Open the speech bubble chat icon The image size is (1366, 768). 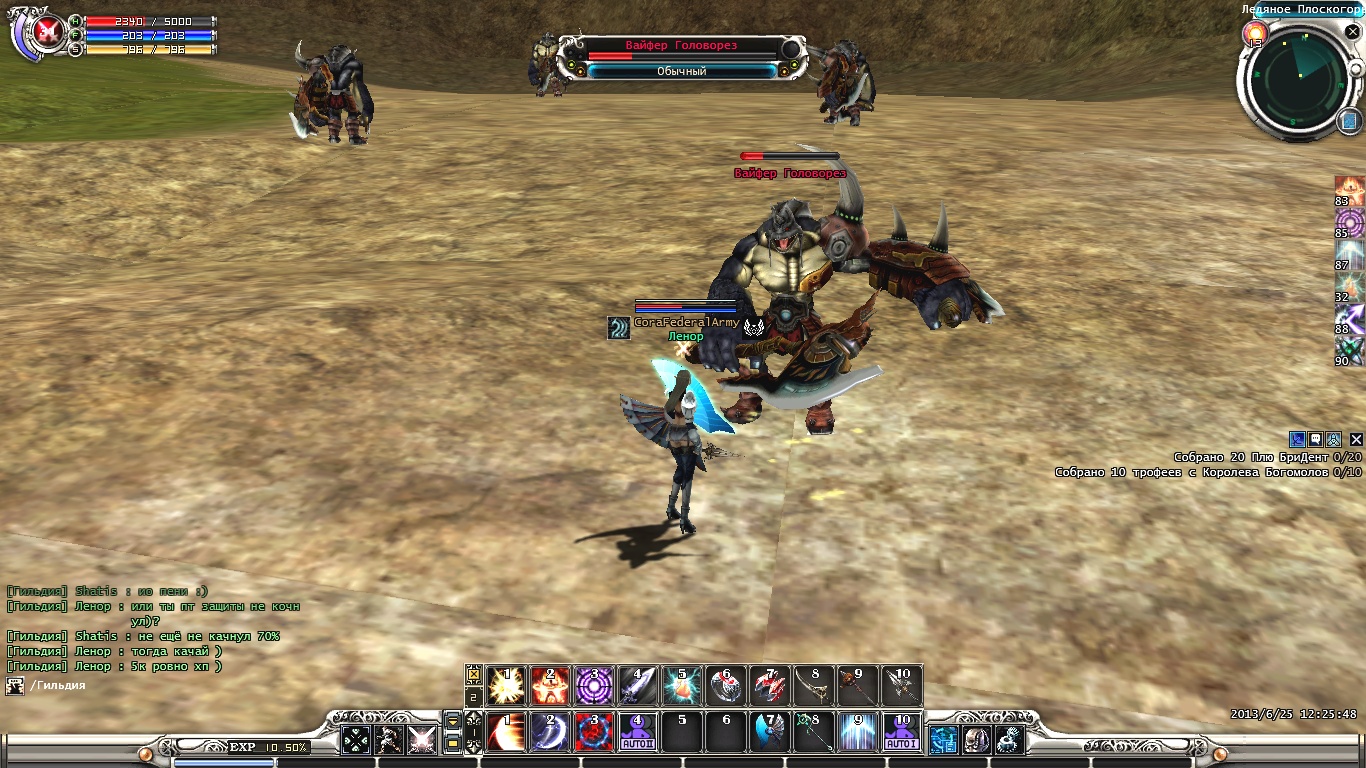1316,439
